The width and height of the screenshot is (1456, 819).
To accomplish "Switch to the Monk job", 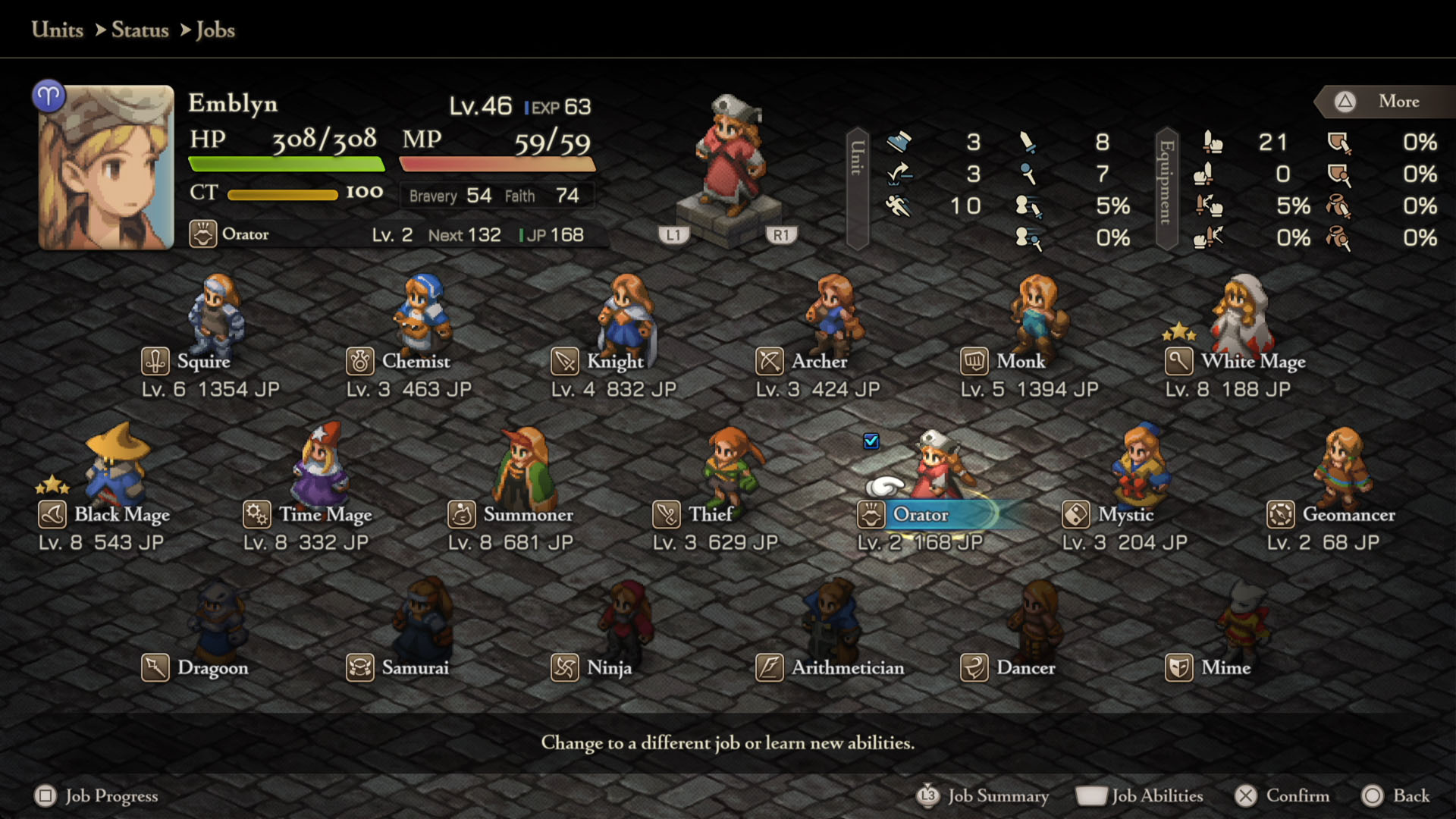I will coord(1020,362).
